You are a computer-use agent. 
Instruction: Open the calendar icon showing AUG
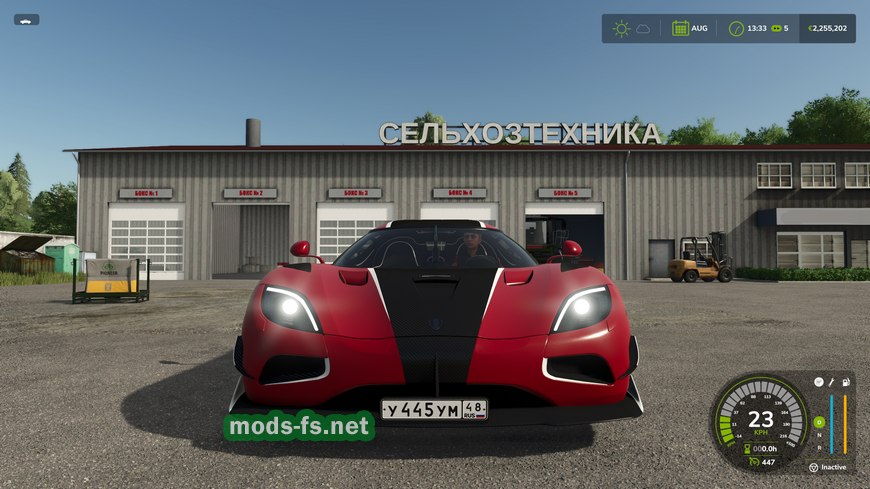coord(680,28)
